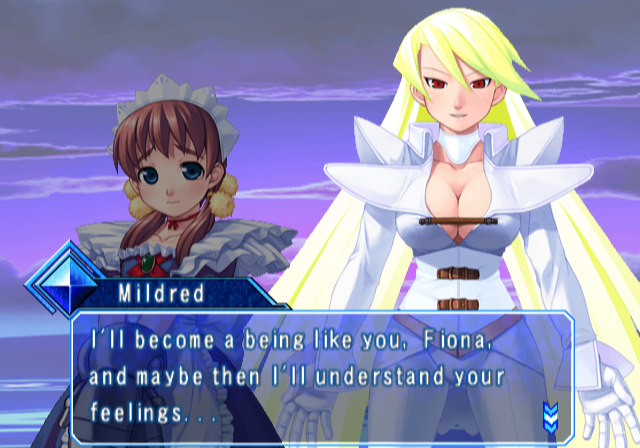Click the blue advance-dialogue arrow indicator
Screen dimensions: 640x448
550,413
